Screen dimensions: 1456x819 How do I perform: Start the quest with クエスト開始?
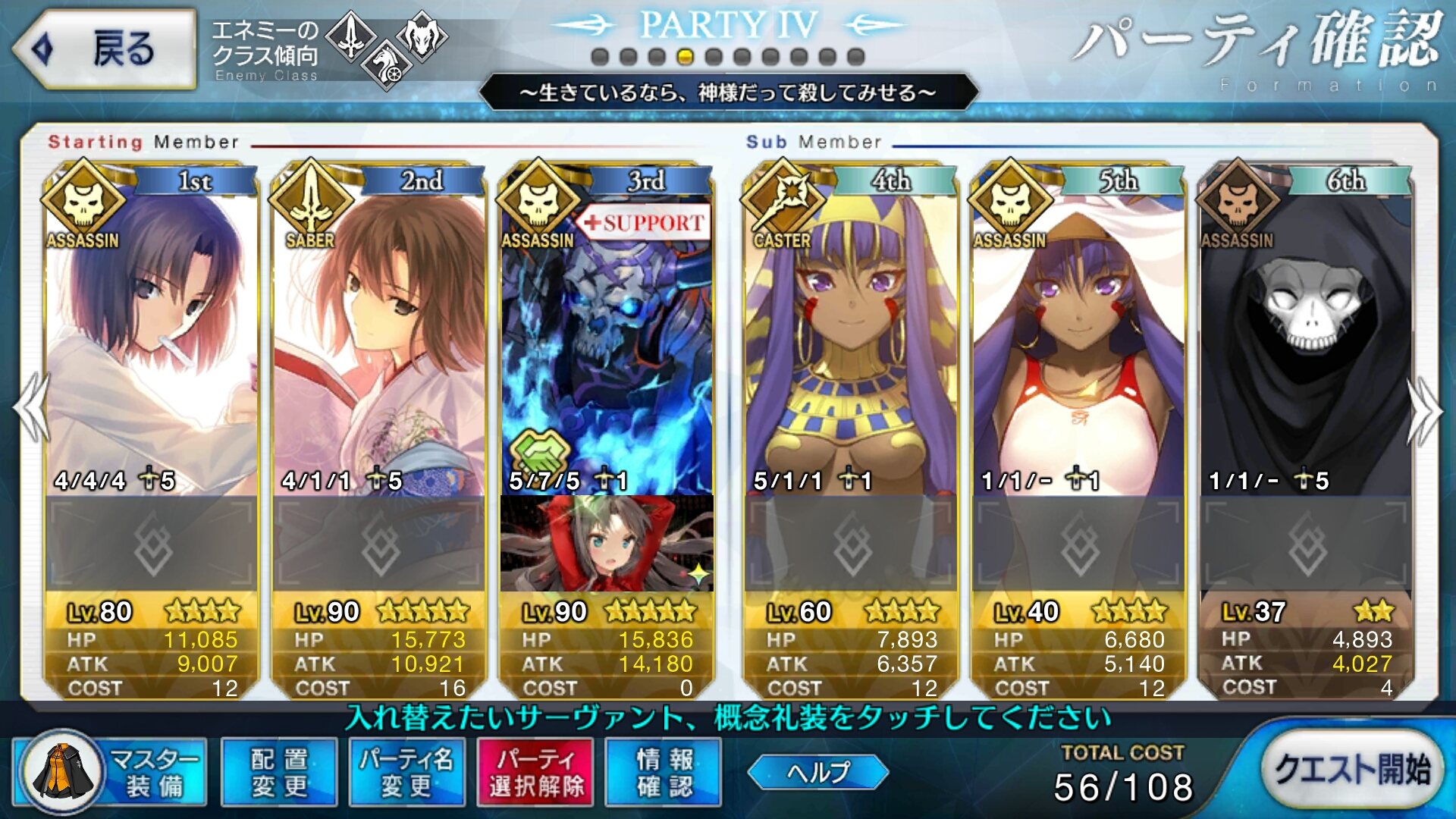(x=1351, y=770)
